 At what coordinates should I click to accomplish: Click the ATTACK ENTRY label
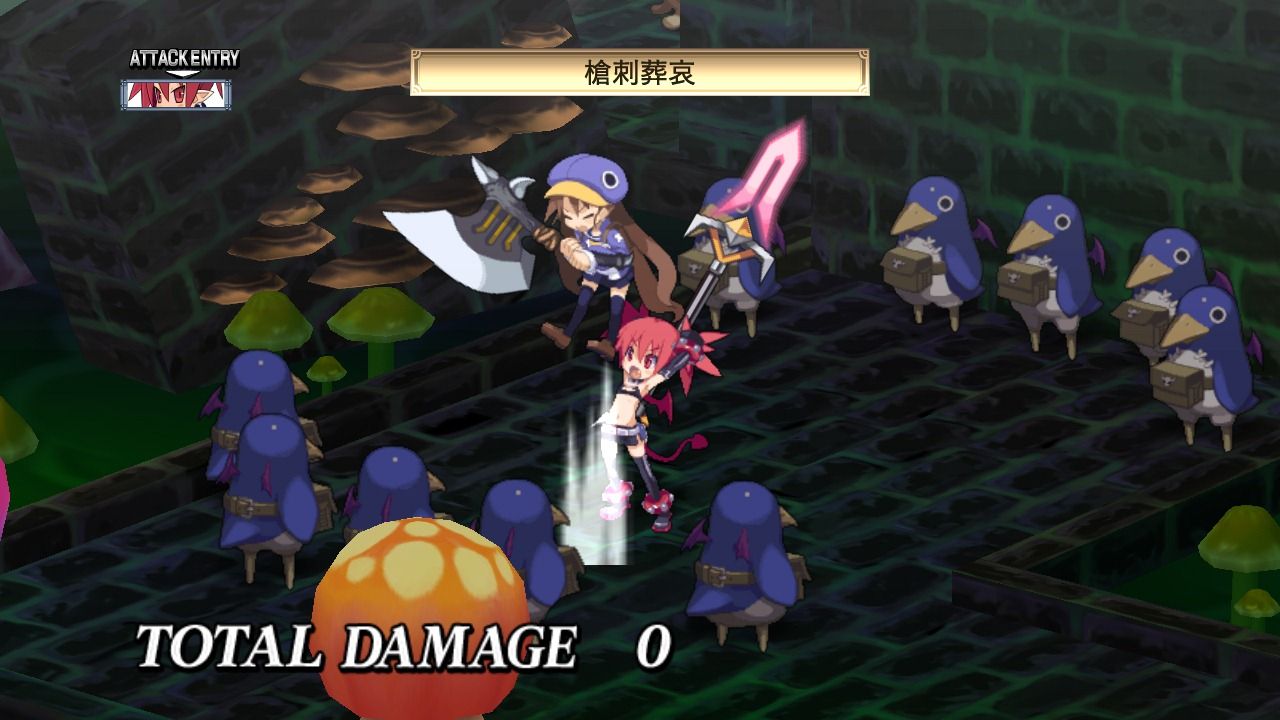click(x=186, y=57)
